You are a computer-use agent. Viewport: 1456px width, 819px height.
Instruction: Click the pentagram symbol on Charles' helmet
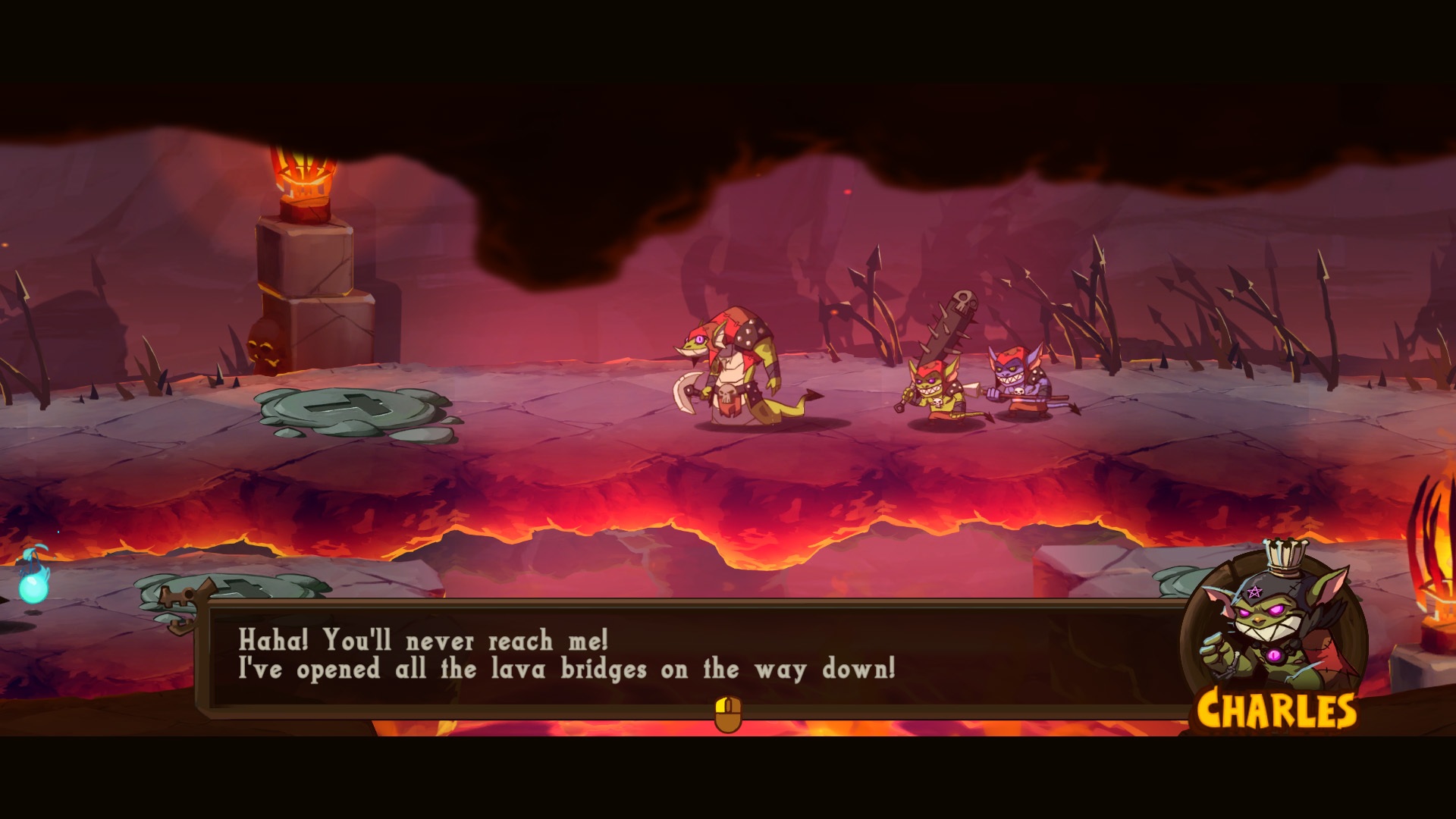[1254, 590]
